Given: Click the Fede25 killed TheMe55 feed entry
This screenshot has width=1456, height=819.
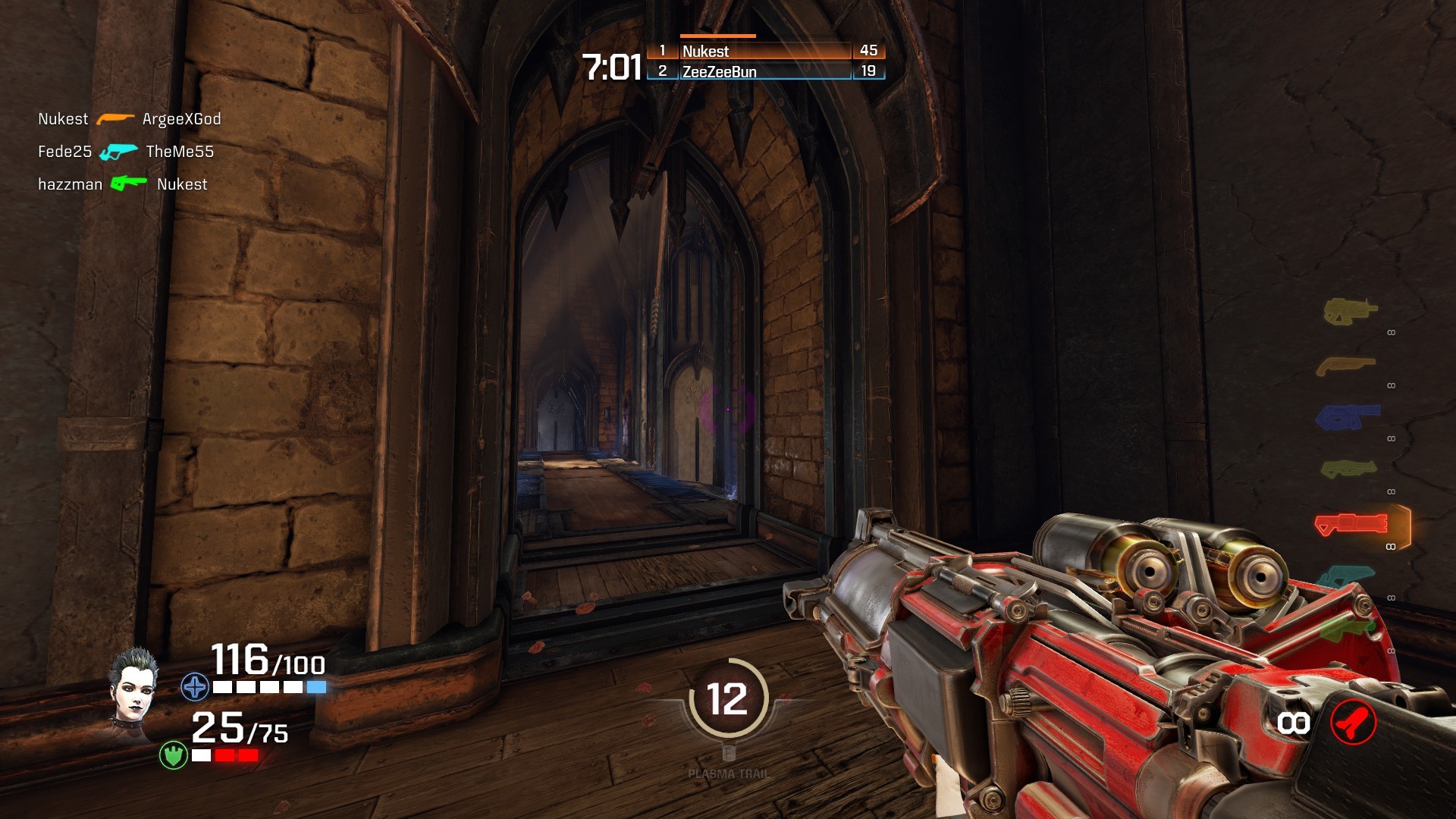Looking at the screenshot, I should click(126, 152).
